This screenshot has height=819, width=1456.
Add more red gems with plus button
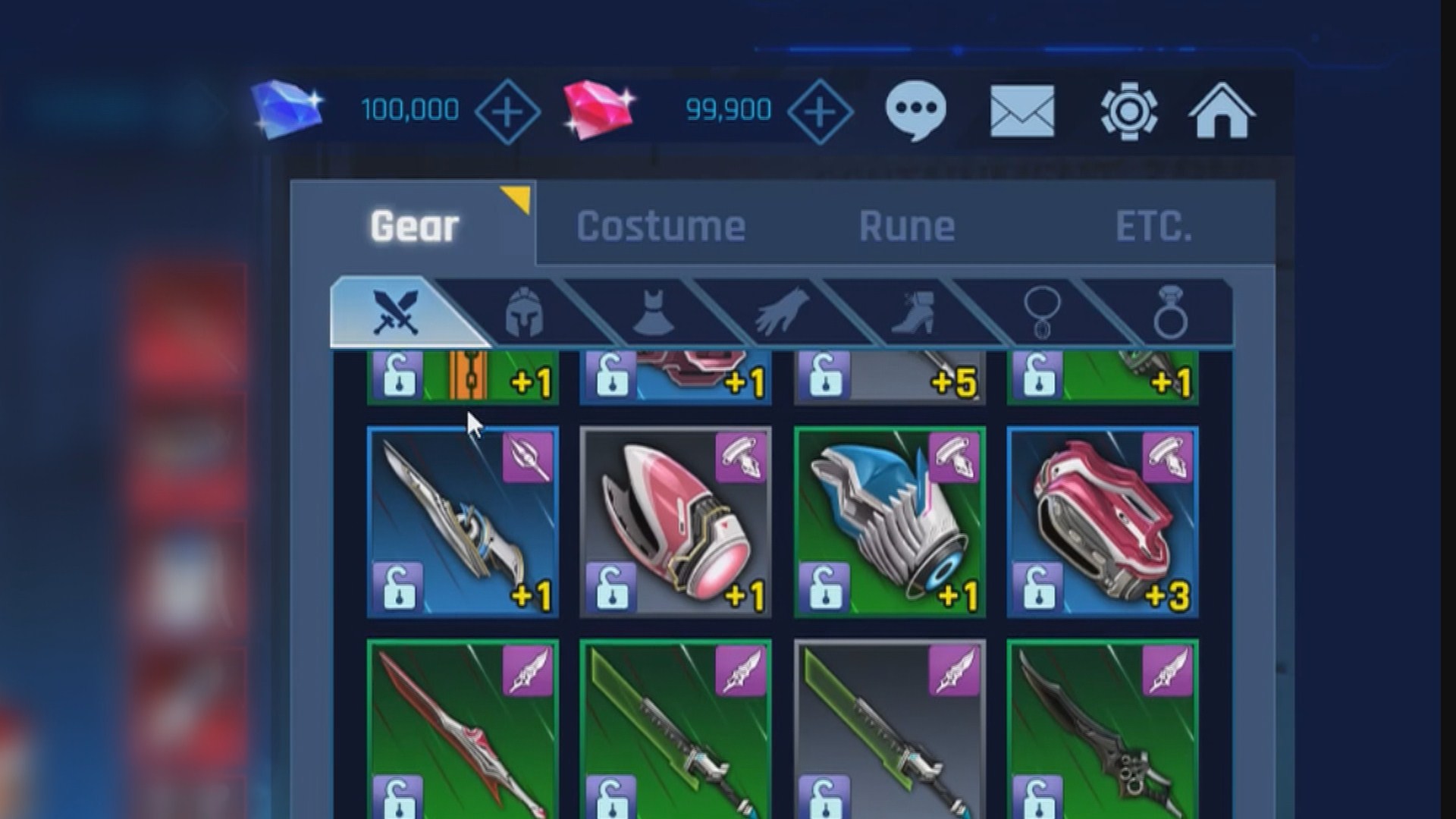820,111
